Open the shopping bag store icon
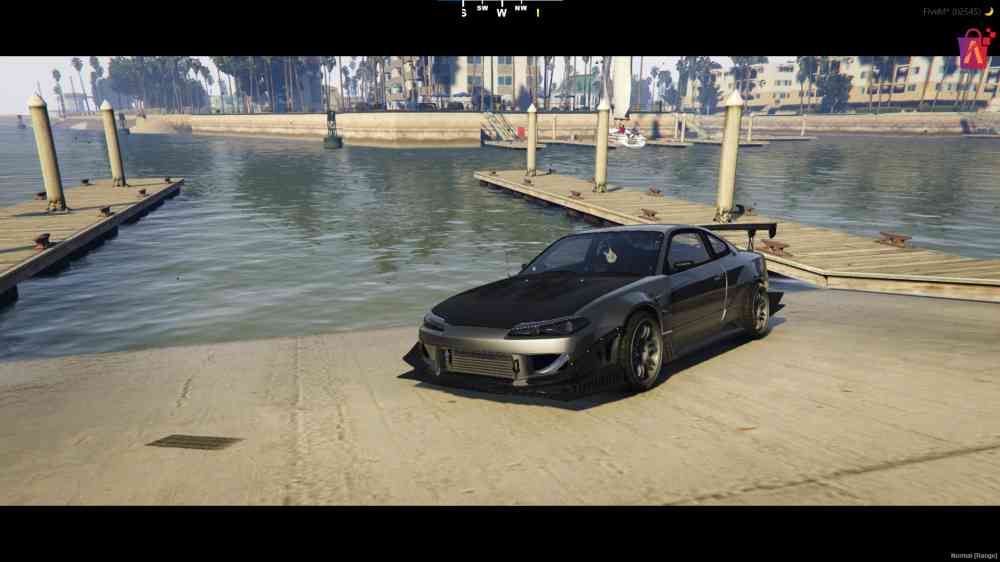 [974, 48]
